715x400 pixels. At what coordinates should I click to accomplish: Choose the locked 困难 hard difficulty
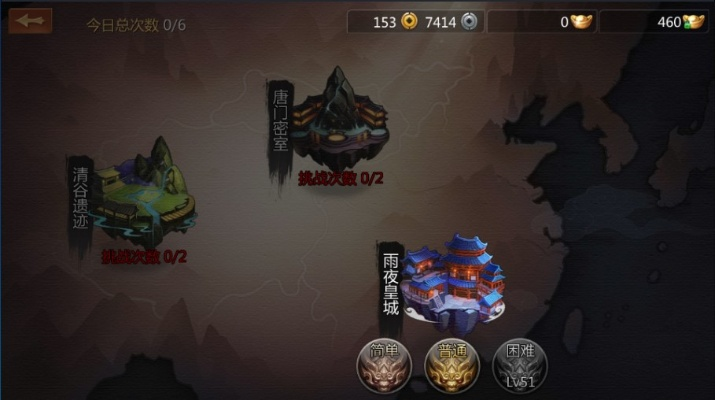click(x=515, y=364)
